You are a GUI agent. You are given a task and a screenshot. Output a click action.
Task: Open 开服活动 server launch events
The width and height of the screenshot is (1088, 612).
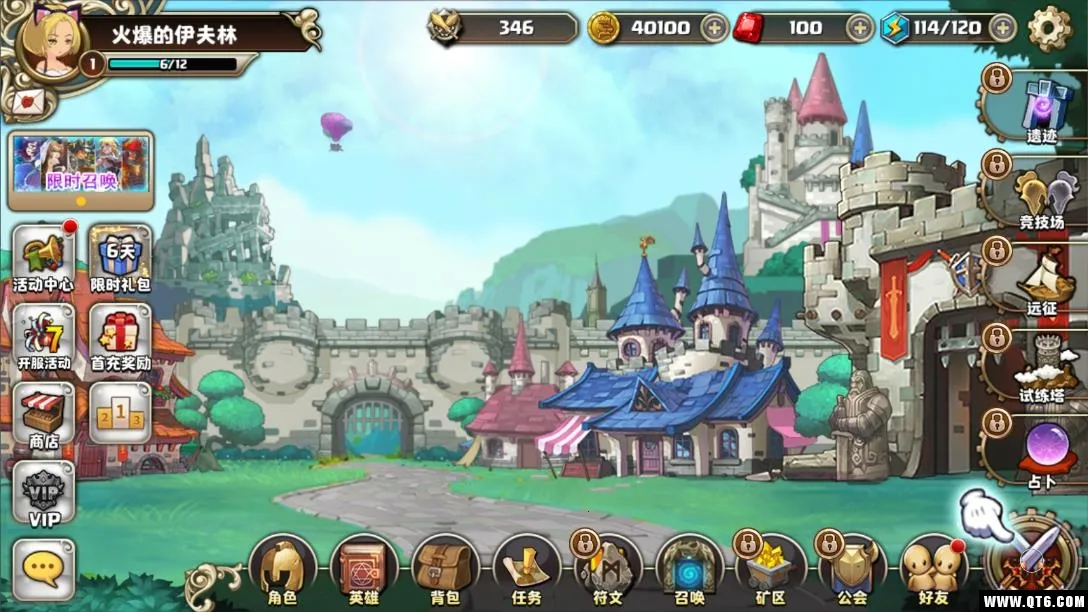(x=43, y=338)
